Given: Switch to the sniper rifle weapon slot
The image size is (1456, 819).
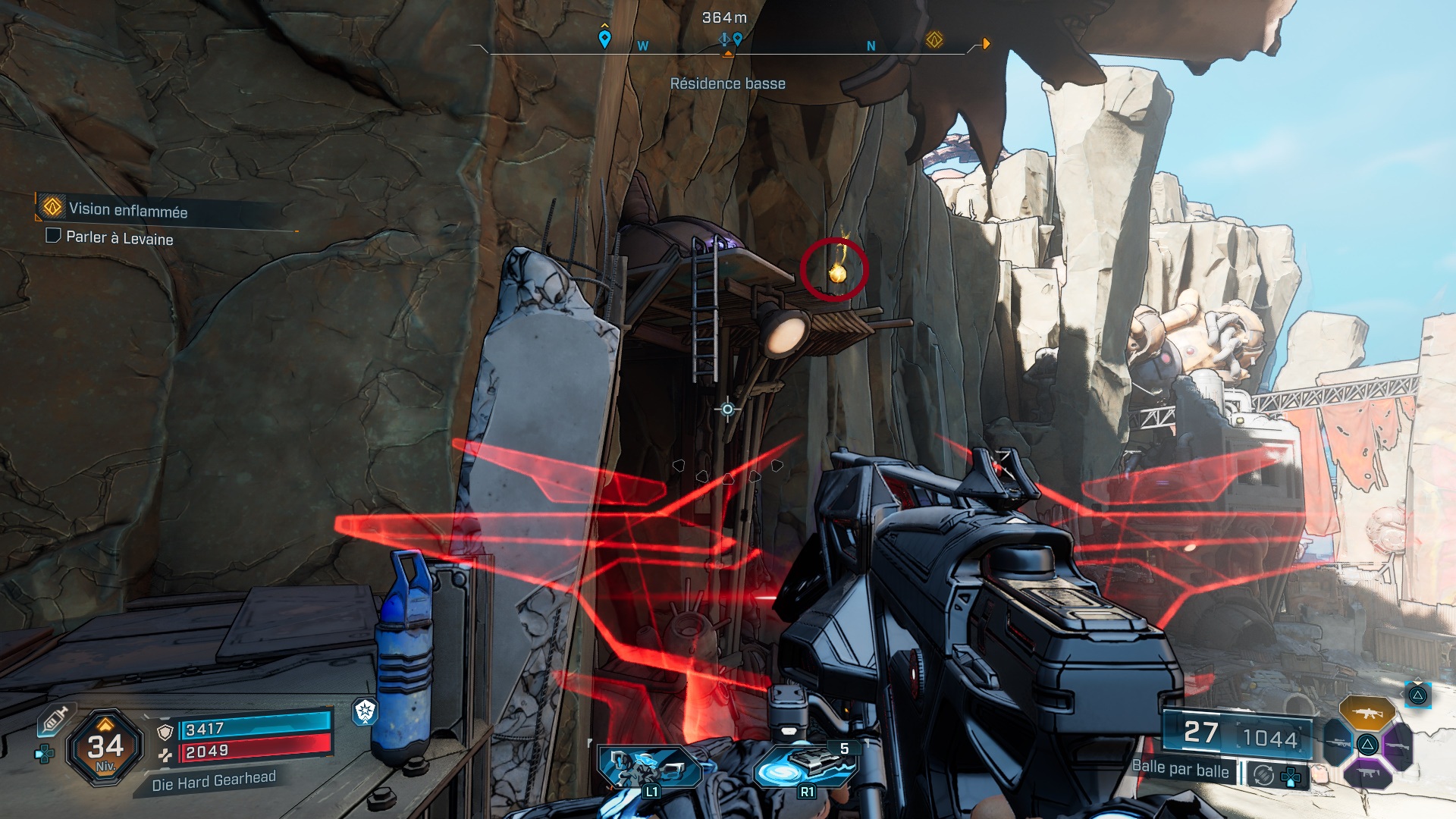Looking at the screenshot, I should [1337, 744].
